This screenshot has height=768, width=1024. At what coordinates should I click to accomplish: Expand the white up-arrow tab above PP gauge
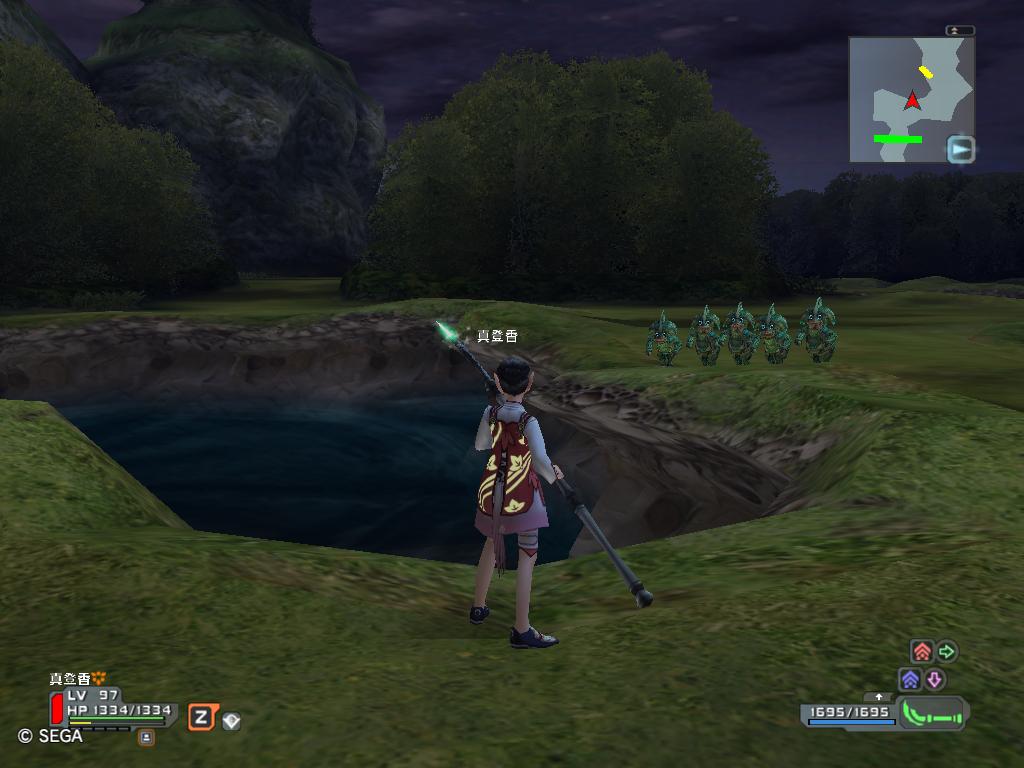coord(879,697)
